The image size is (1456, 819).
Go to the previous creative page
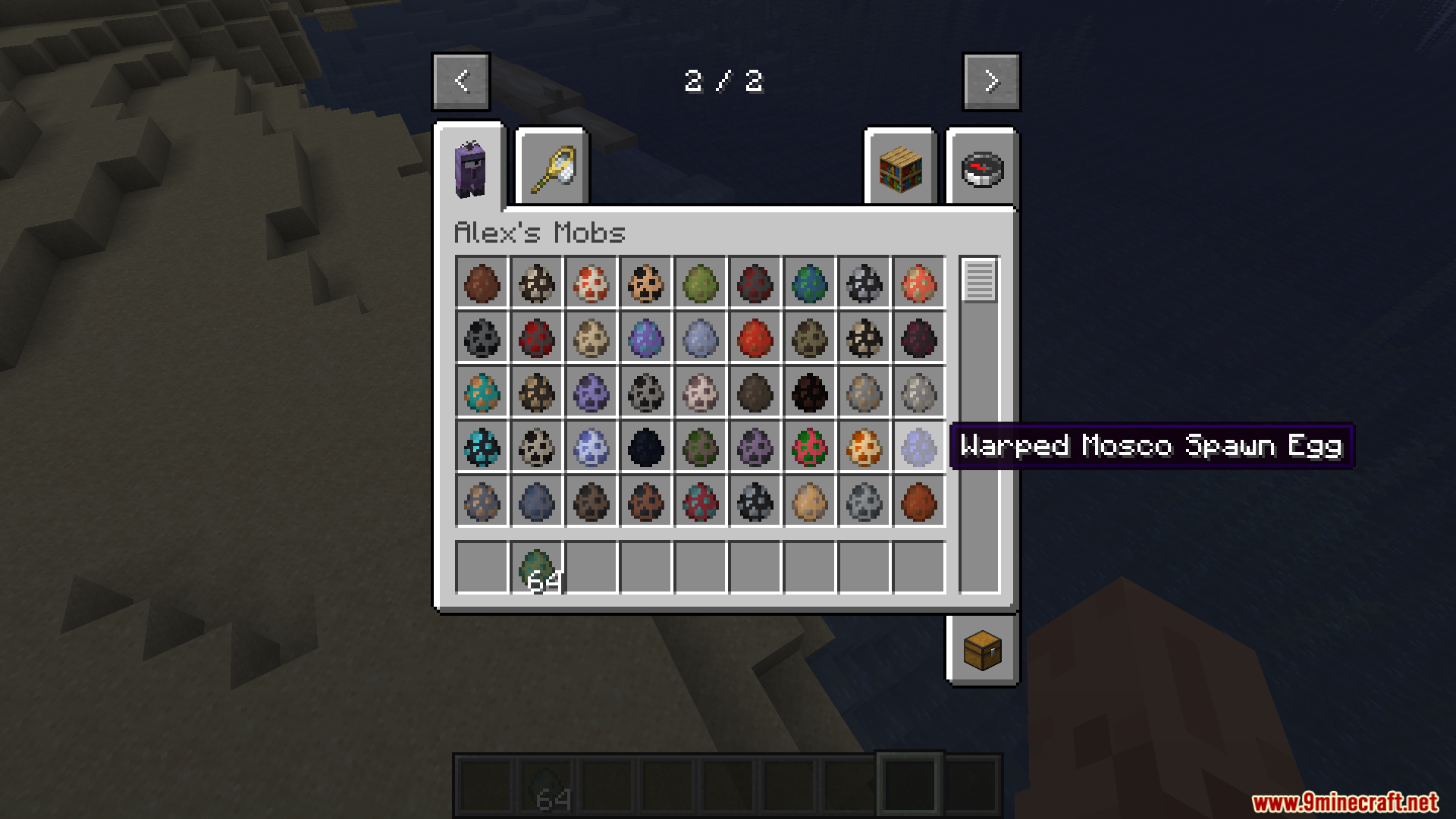pyautogui.click(x=461, y=81)
